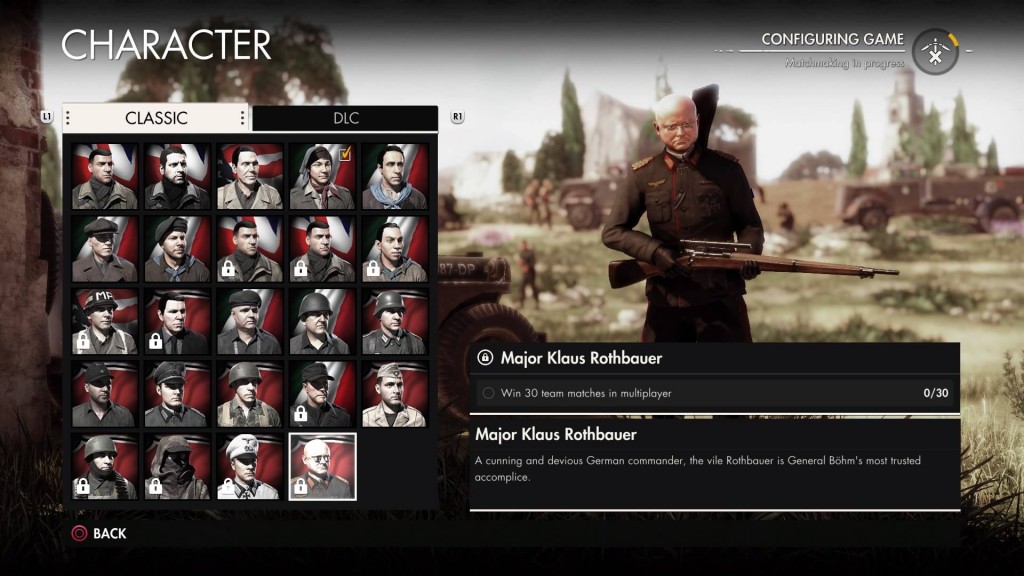Choose the tan field cap desert soldier
1024x576 pixels.
[x=394, y=394]
